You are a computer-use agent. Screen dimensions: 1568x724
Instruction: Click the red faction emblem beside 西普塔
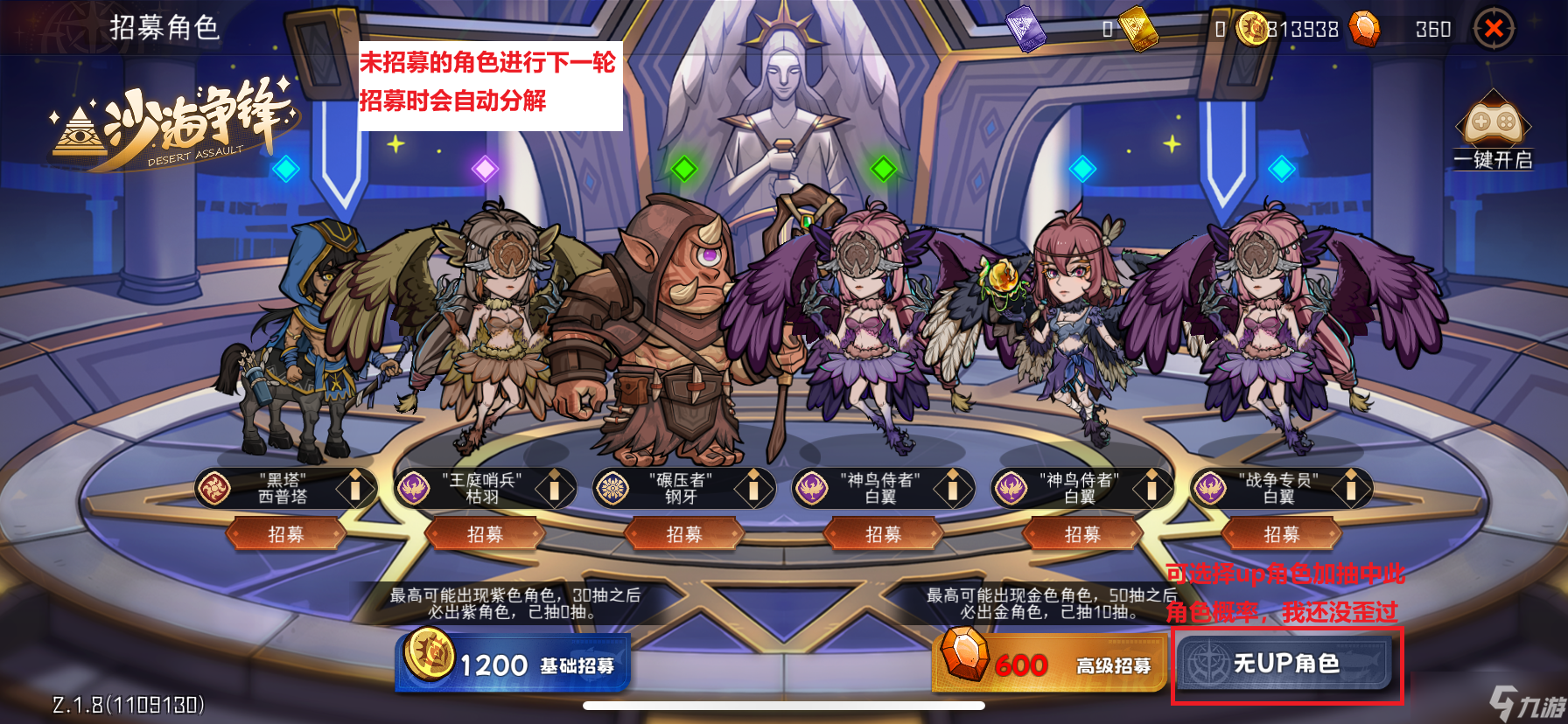pos(213,489)
